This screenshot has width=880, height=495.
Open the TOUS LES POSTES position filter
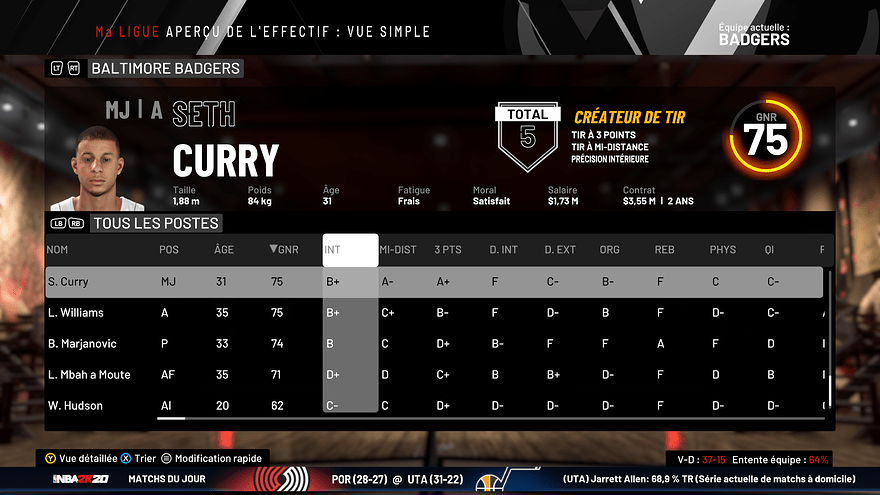[155, 224]
